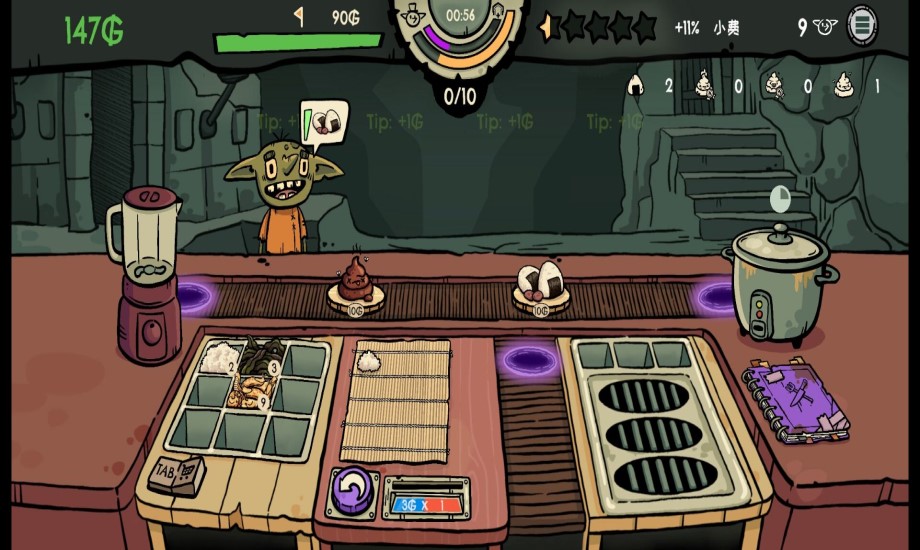Click the bamboo rolling mat
This screenshot has height=550, width=920.
[396, 401]
